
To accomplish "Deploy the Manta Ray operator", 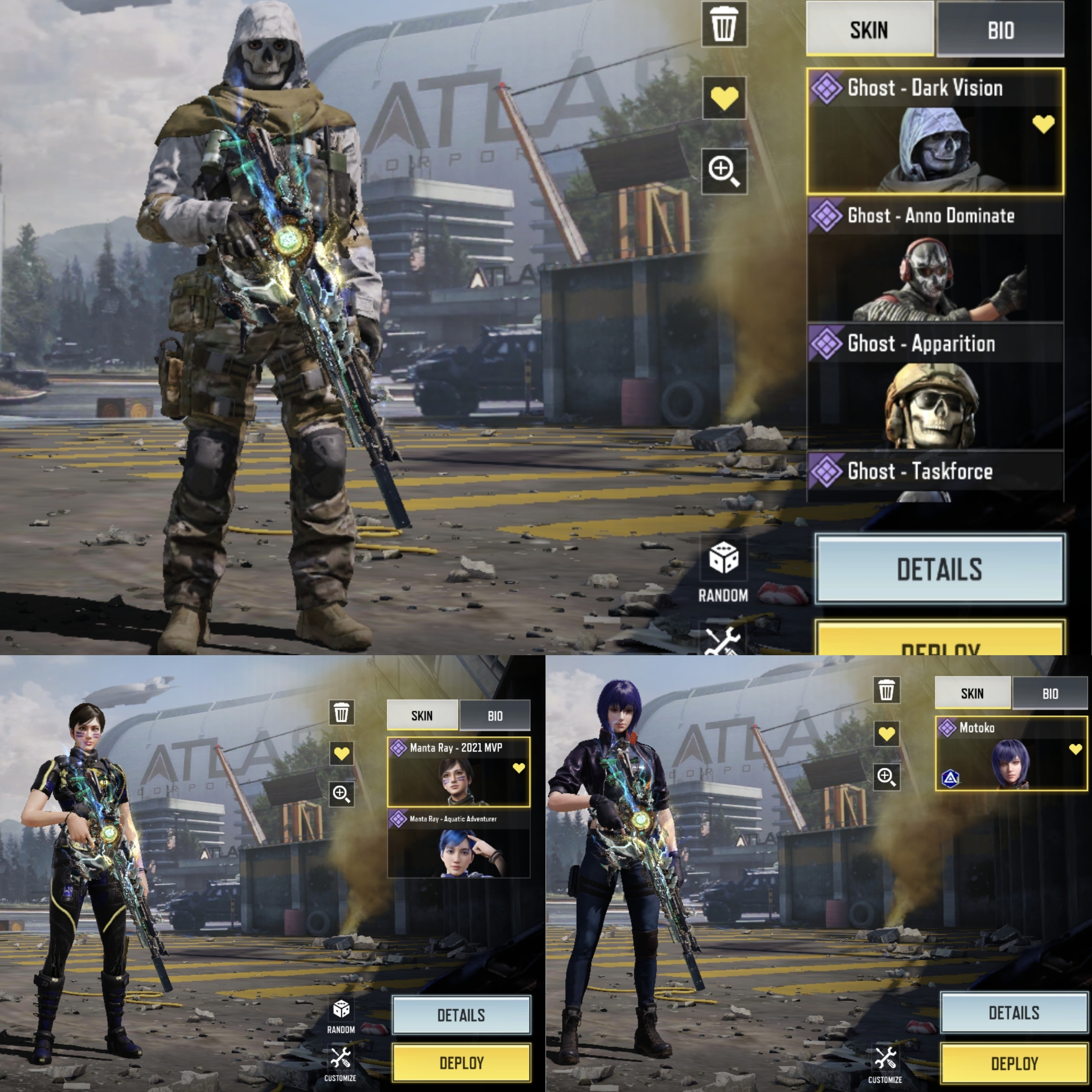I will 461,1063.
